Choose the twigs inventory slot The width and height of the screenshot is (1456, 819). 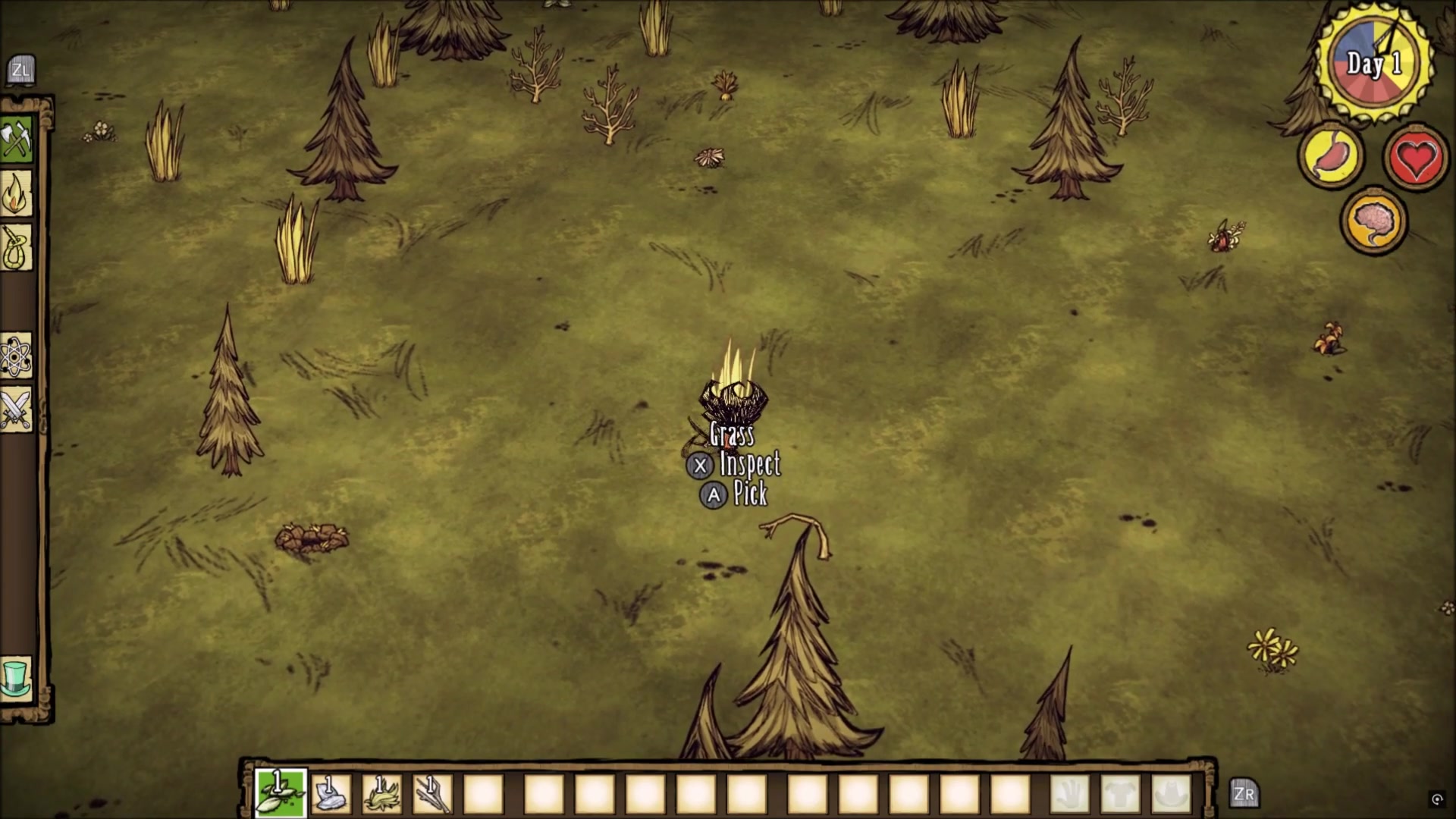click(x=432, y=793)
